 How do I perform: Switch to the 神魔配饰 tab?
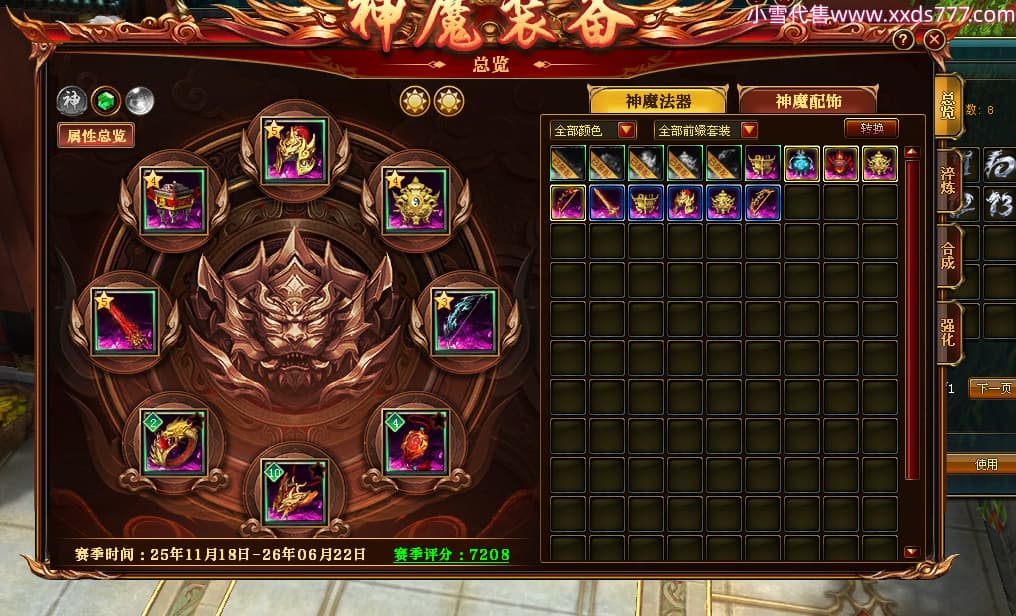click(x=808, y=101)
